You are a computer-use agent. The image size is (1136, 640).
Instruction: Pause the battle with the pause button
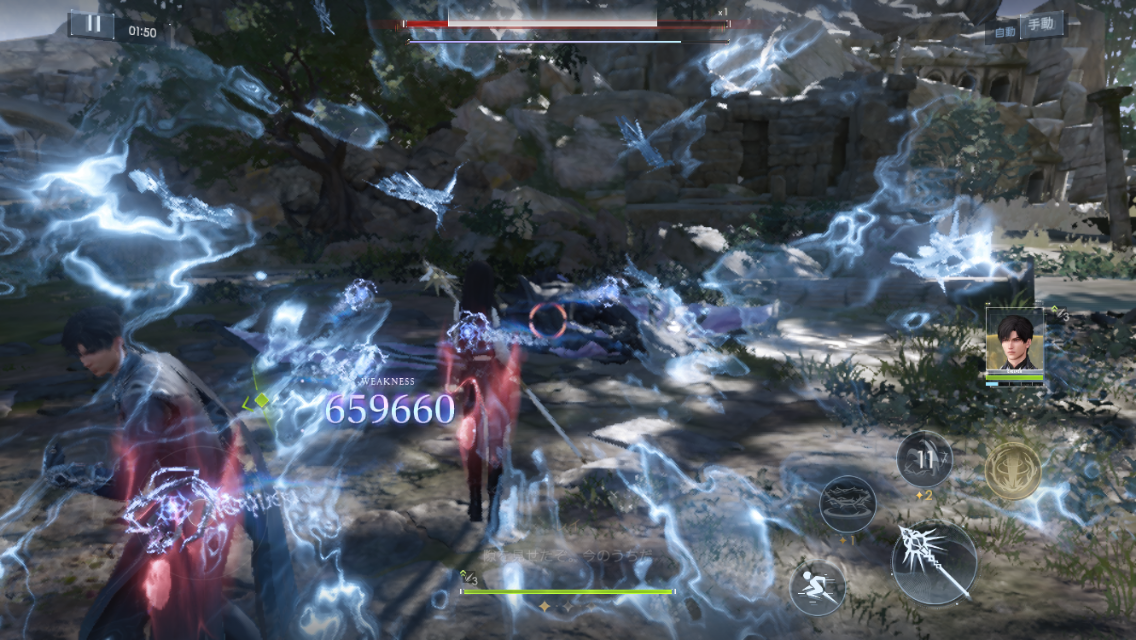(x=92, y=25)
